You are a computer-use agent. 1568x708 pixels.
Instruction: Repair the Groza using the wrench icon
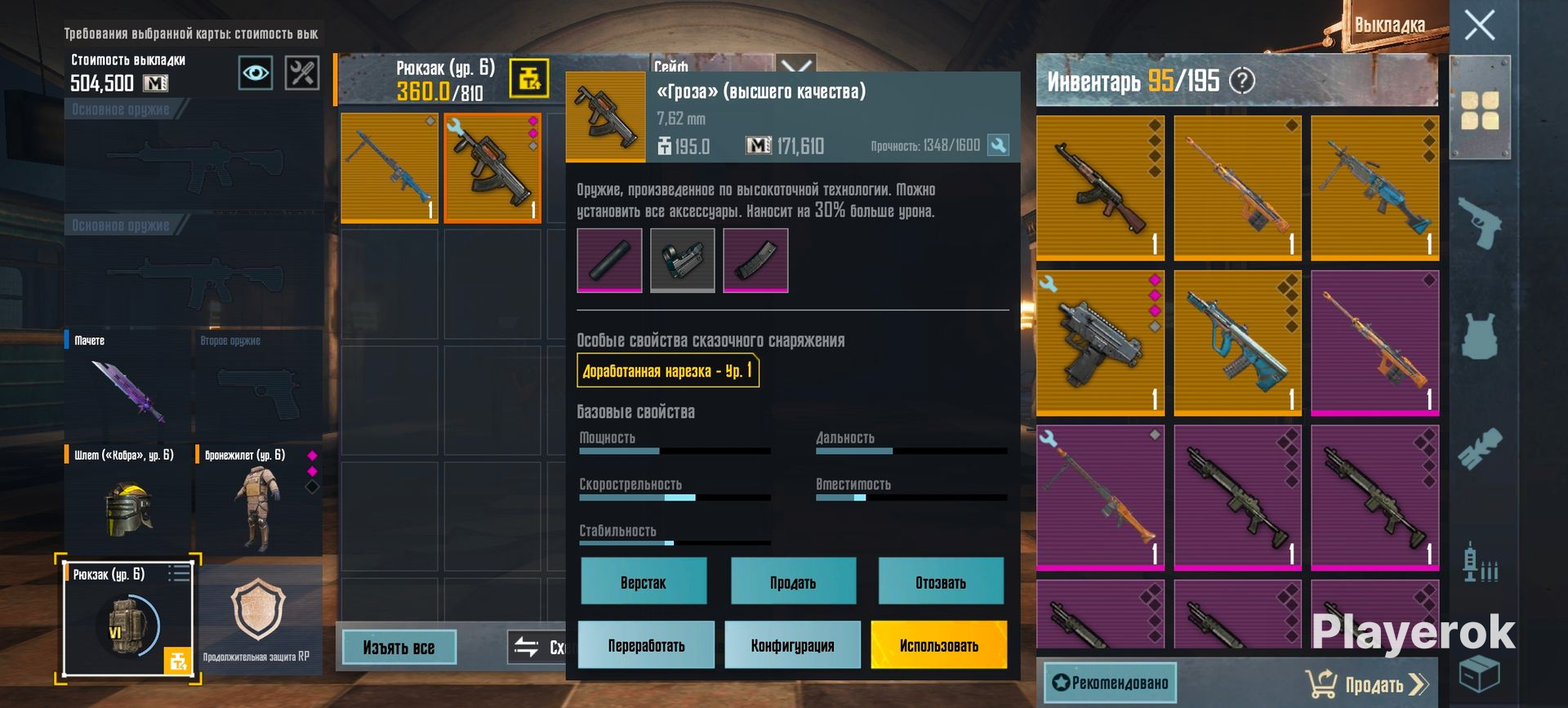pyautogui.click(x=998, y=145)
